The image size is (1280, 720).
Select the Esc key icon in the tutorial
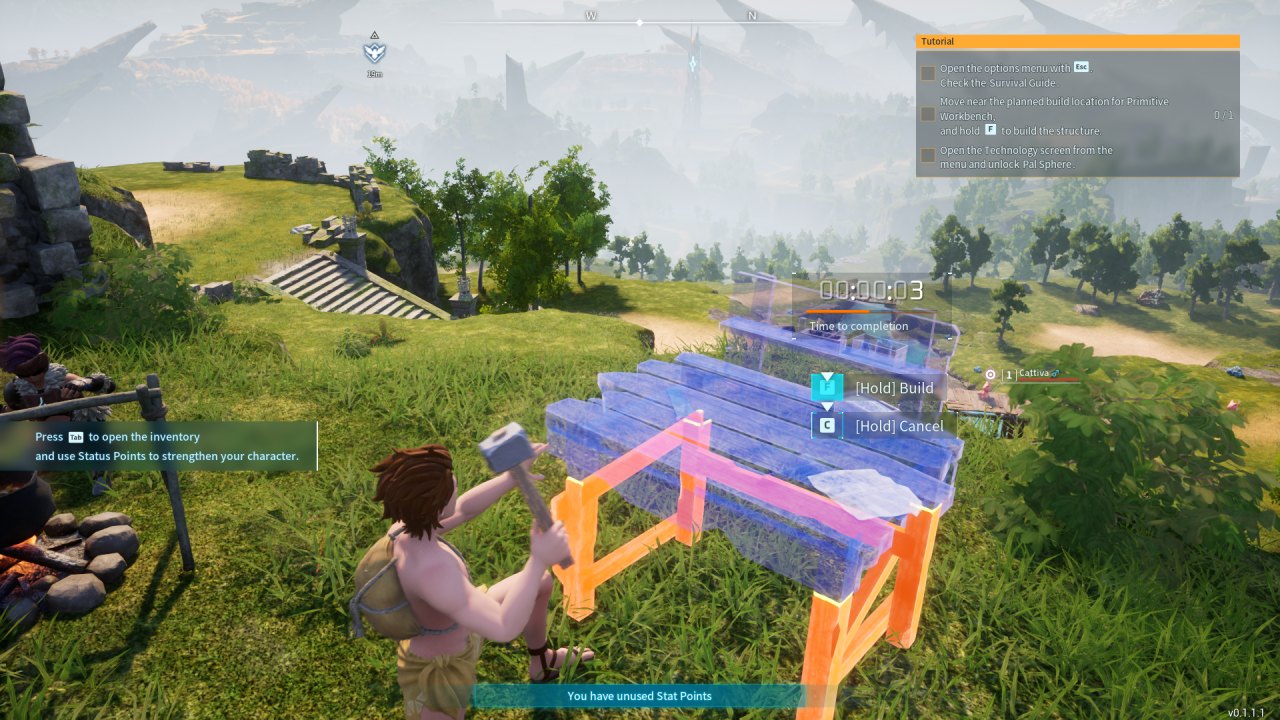(x=1081, y=67)
